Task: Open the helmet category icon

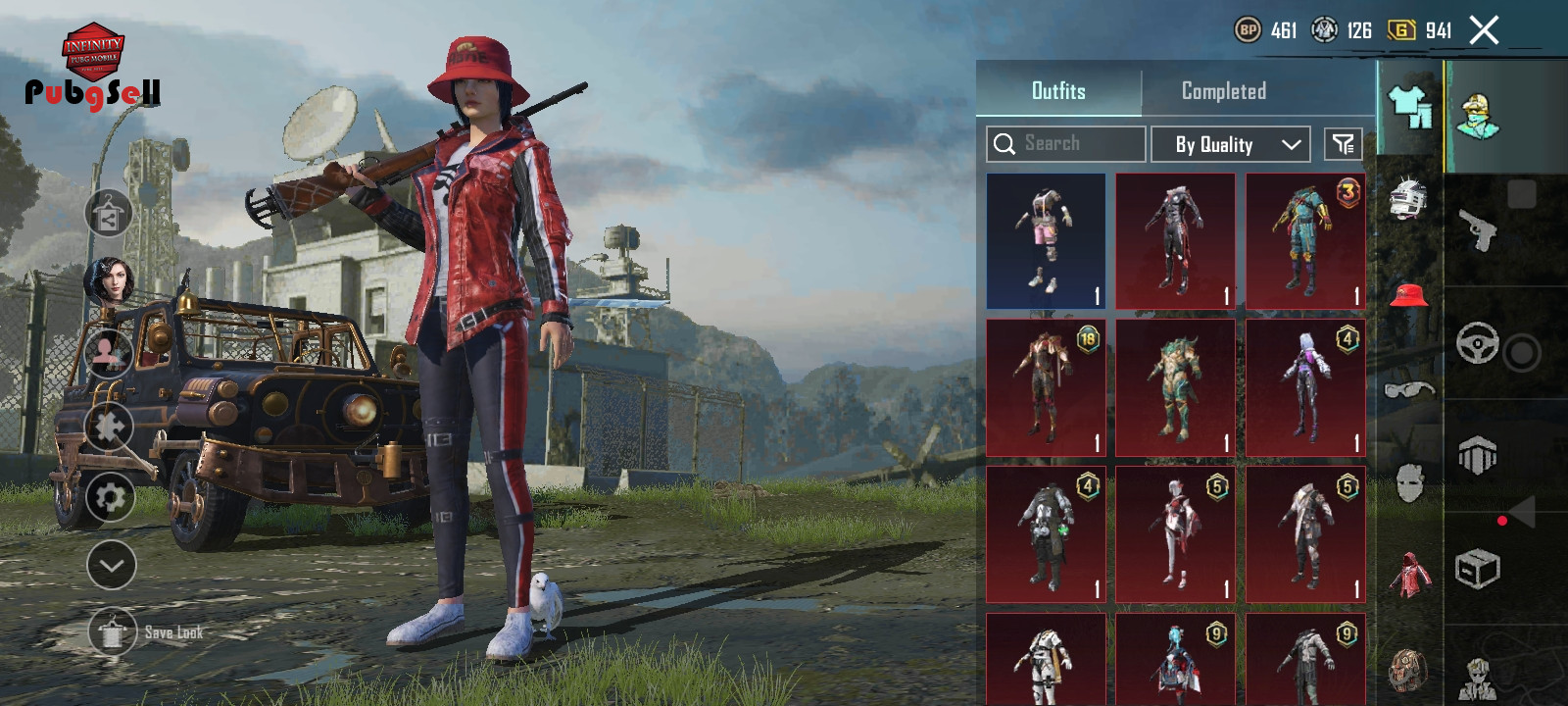Action: pyautogui.click(x=1408, y=199)
